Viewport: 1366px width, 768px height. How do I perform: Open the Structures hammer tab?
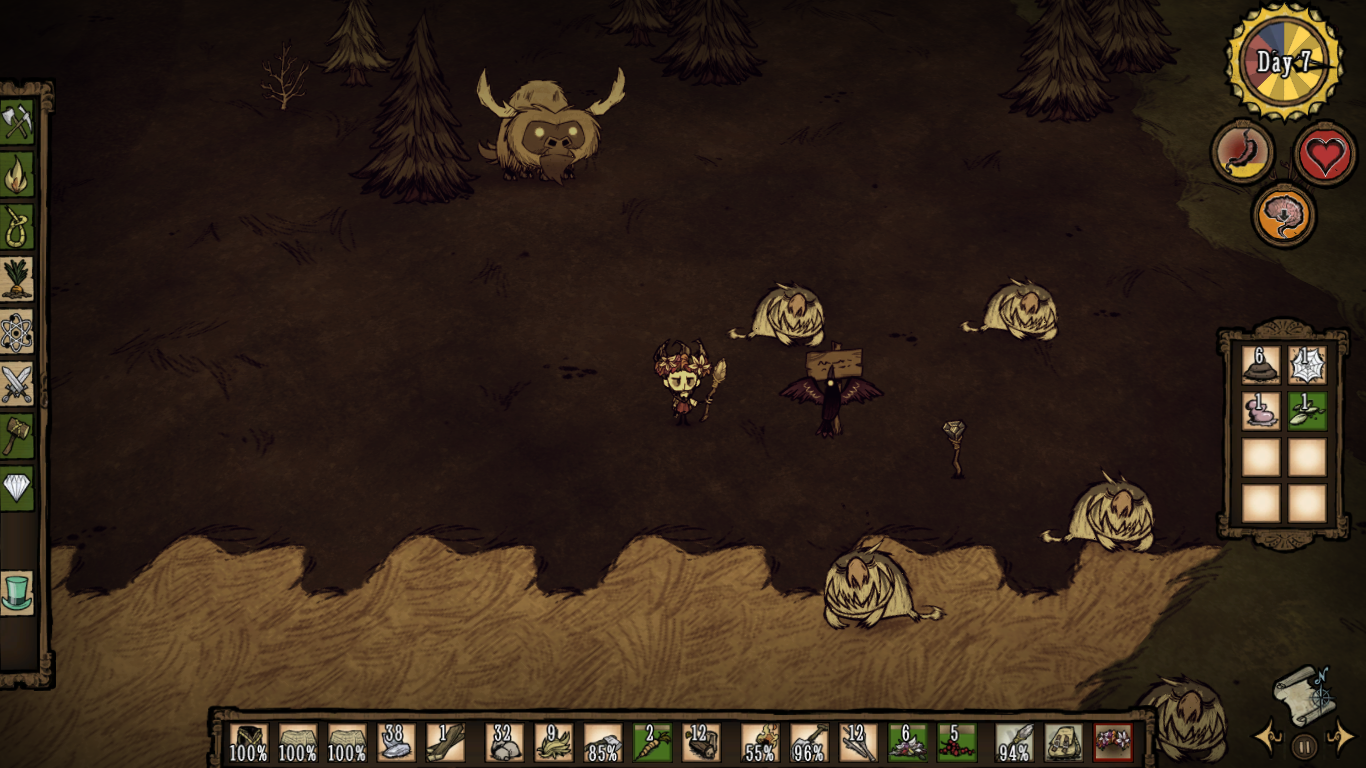(x=17, y=436)
